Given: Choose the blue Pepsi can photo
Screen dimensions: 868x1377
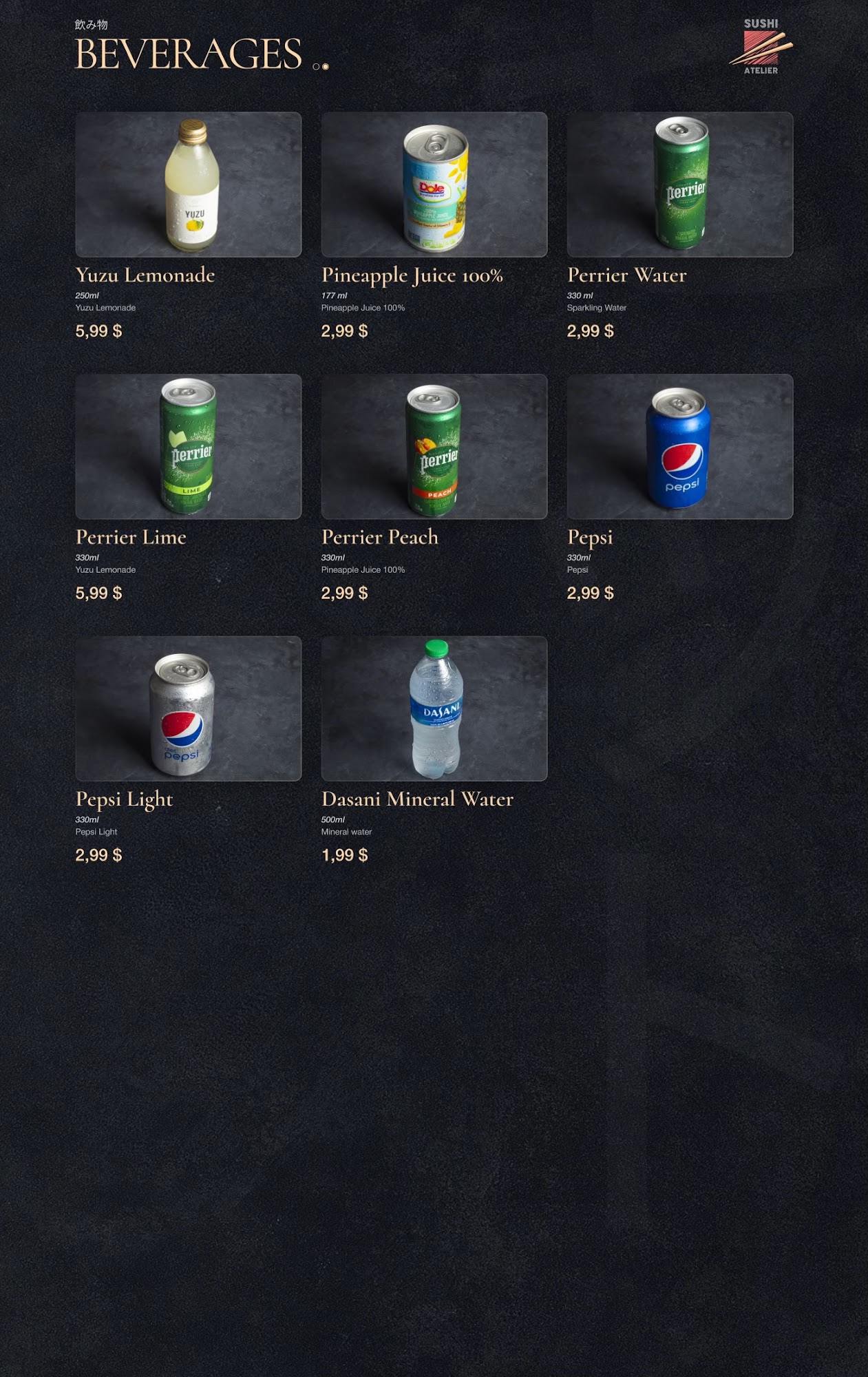Looking at the screenshot, I should [x=680, y=446].
